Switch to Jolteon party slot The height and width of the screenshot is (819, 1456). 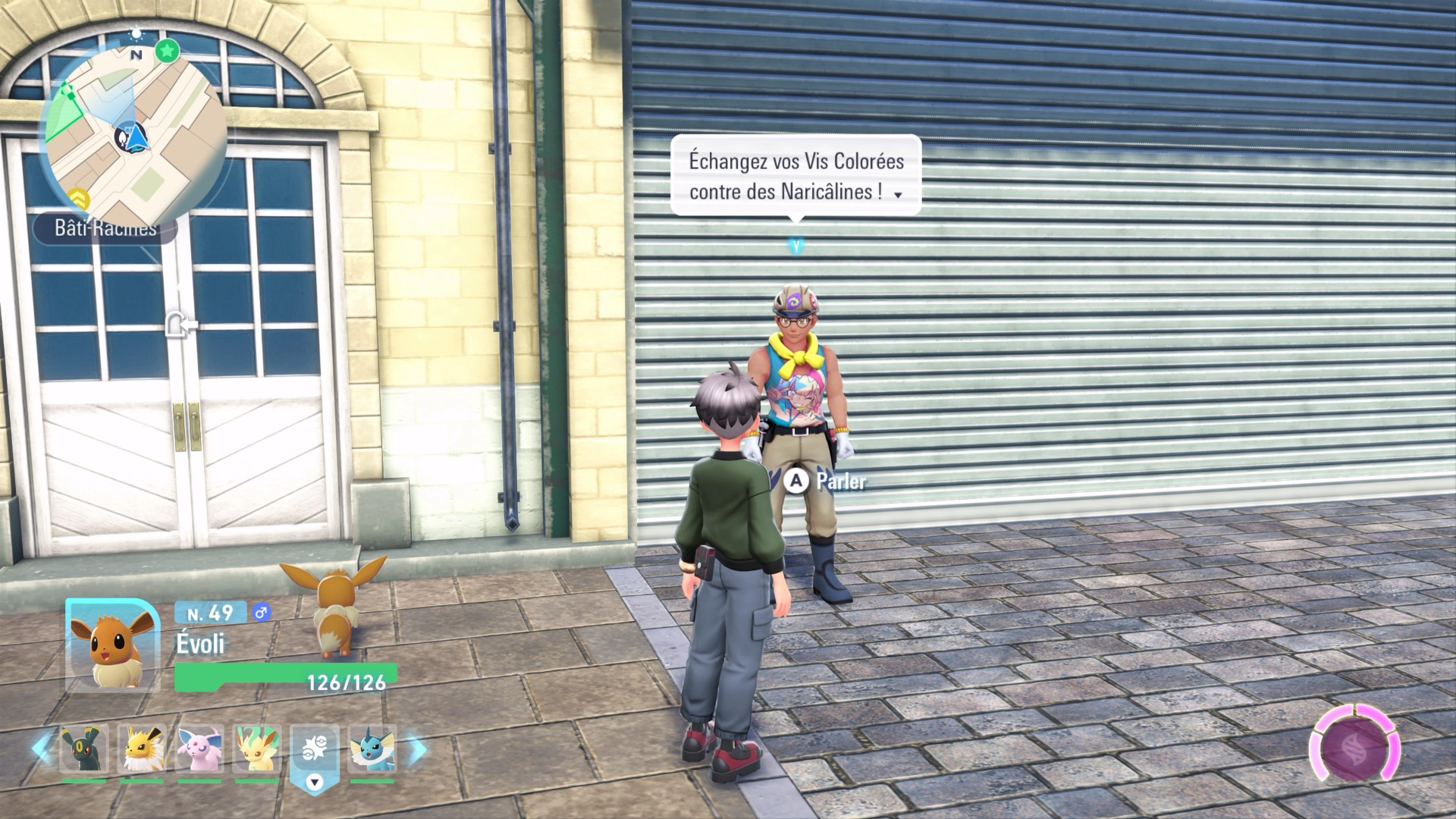(x=142, y=749)
